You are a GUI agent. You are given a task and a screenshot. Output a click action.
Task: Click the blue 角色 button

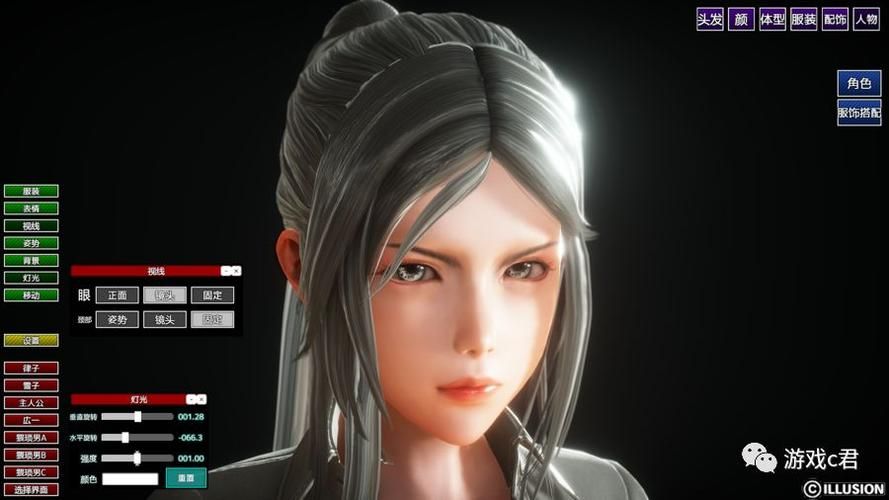pyautogui.click(x=859, y=84)
